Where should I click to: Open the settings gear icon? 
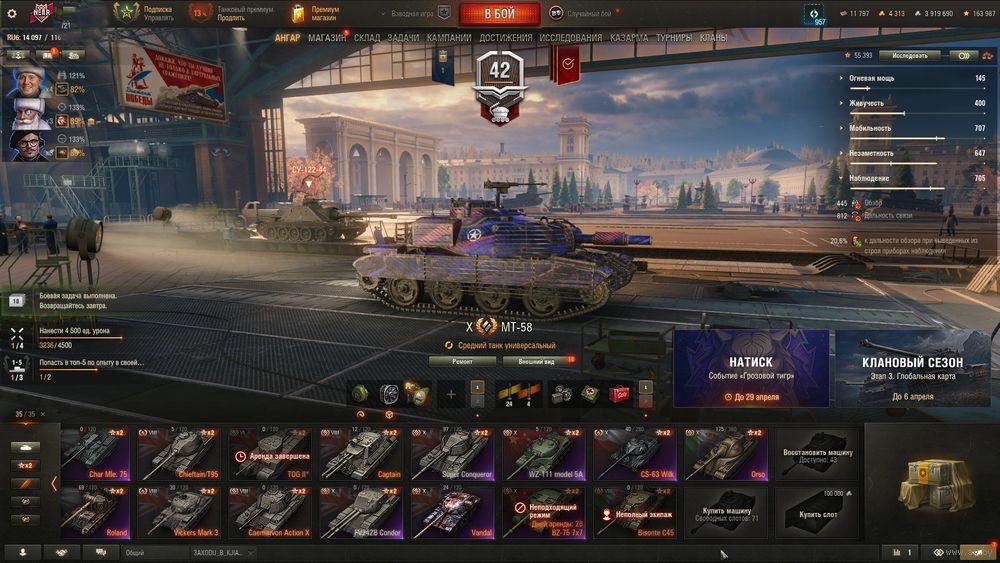pos(12,13)
